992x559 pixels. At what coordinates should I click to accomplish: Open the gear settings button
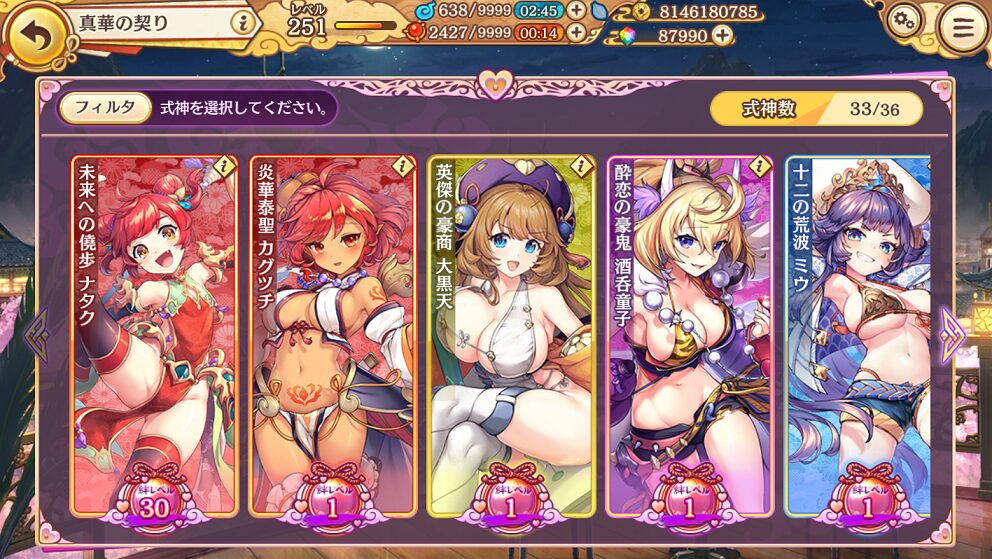click(905, 21)
